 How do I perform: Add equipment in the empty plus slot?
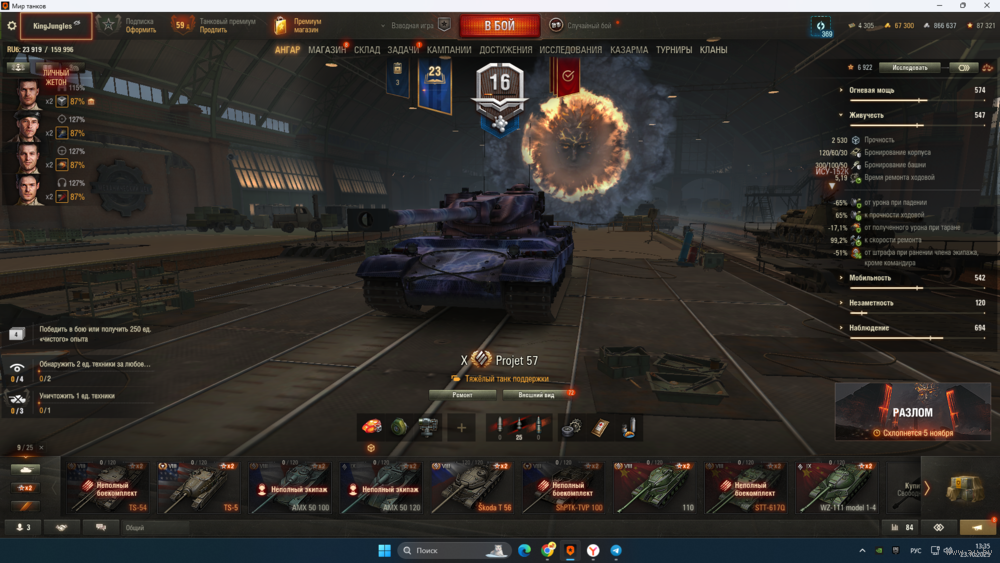coord(461,428)
